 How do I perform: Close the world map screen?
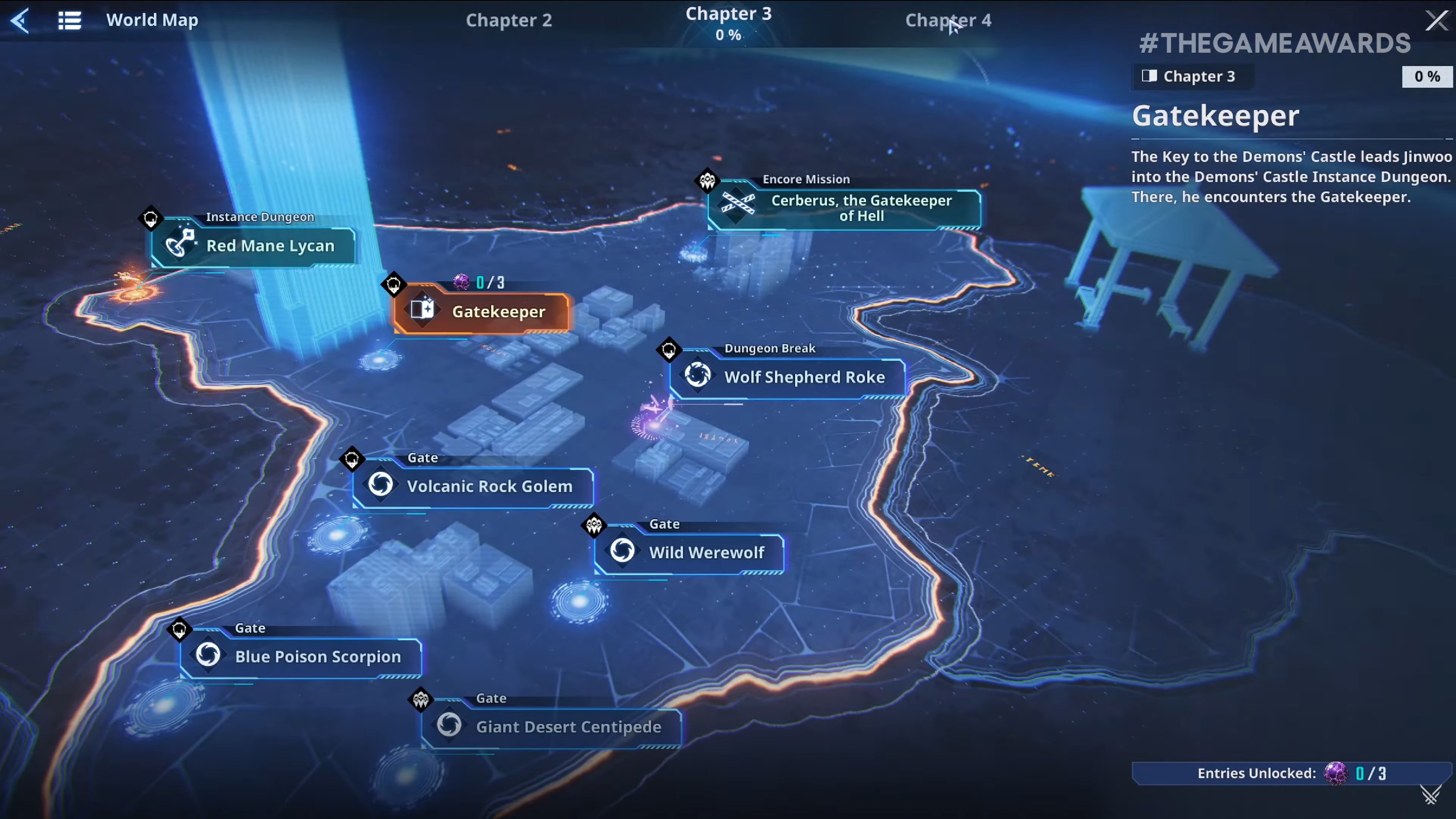(1436, 20)
